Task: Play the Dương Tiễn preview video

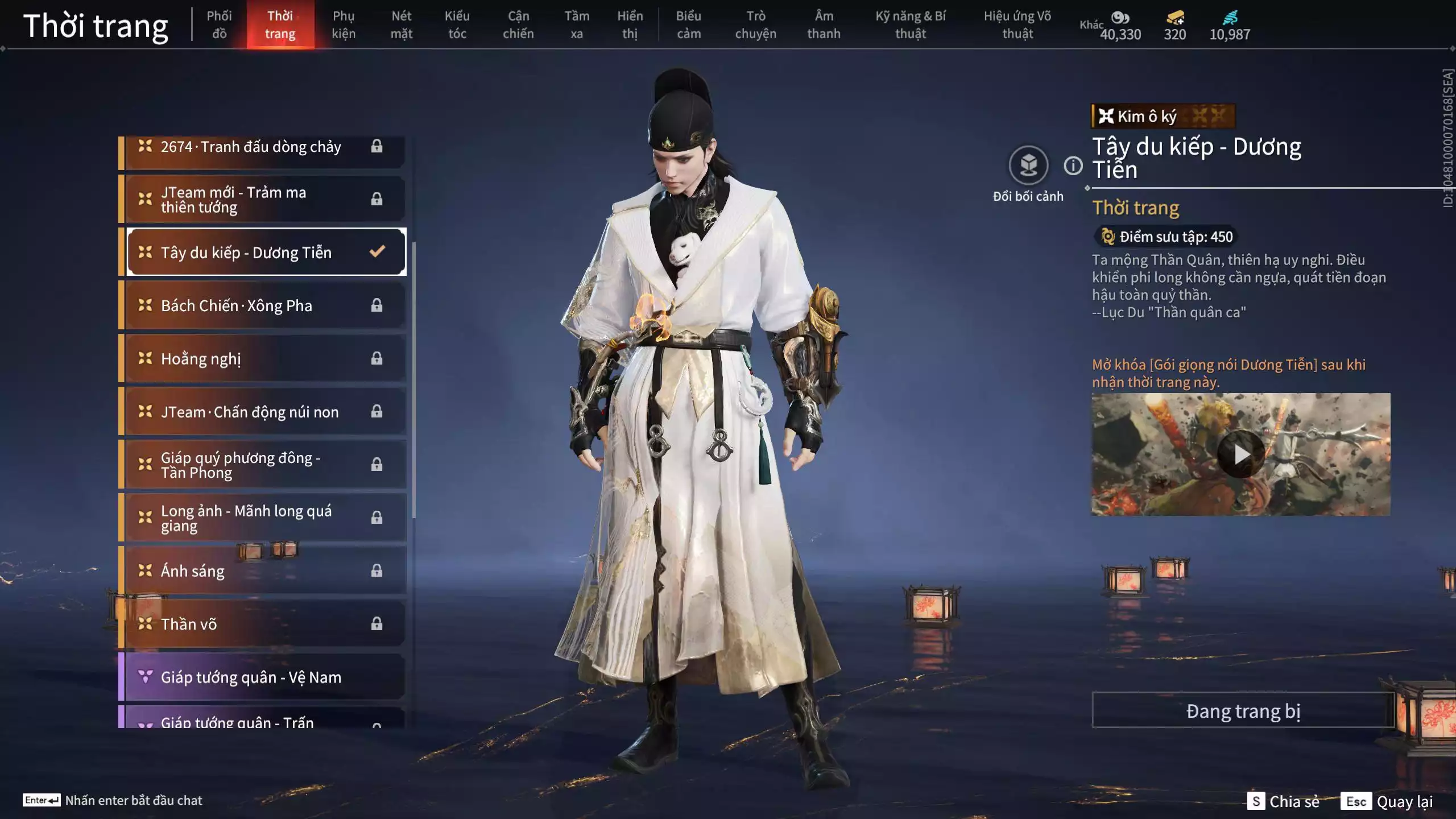Action: [x=1240, y=454]
